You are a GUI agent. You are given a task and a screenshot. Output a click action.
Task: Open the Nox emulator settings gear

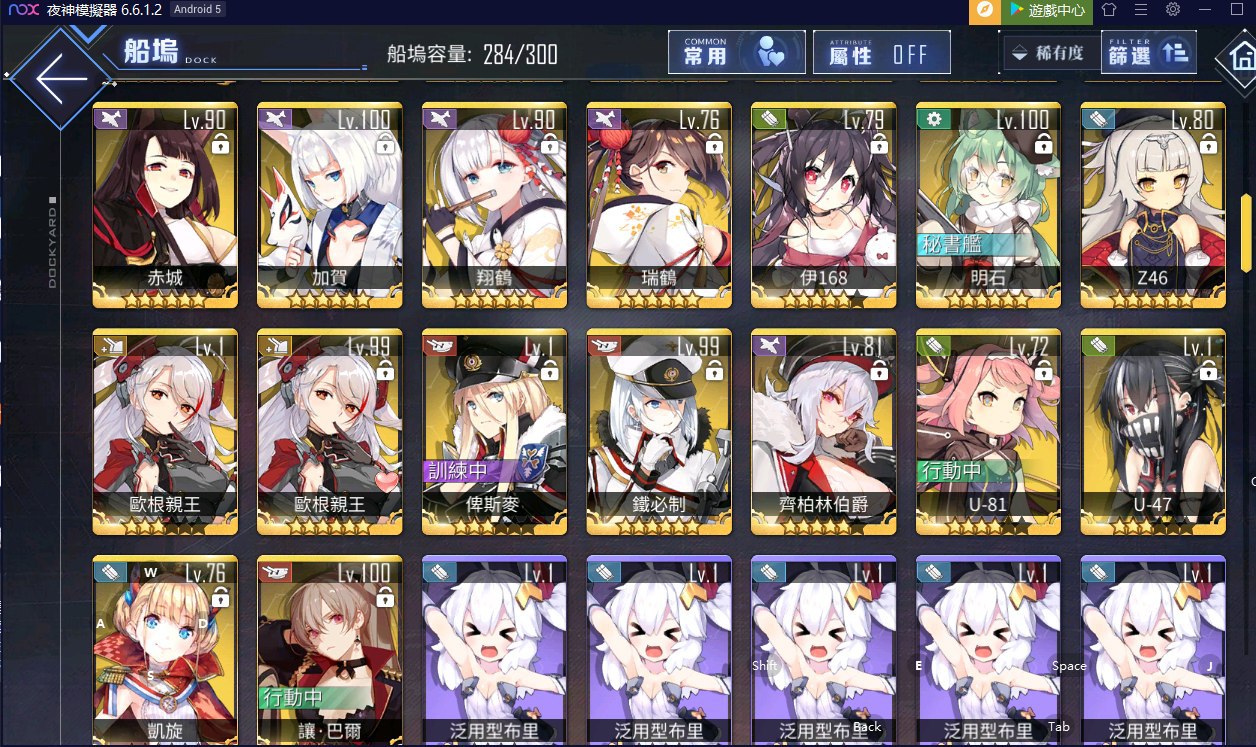click(1173, 10)
